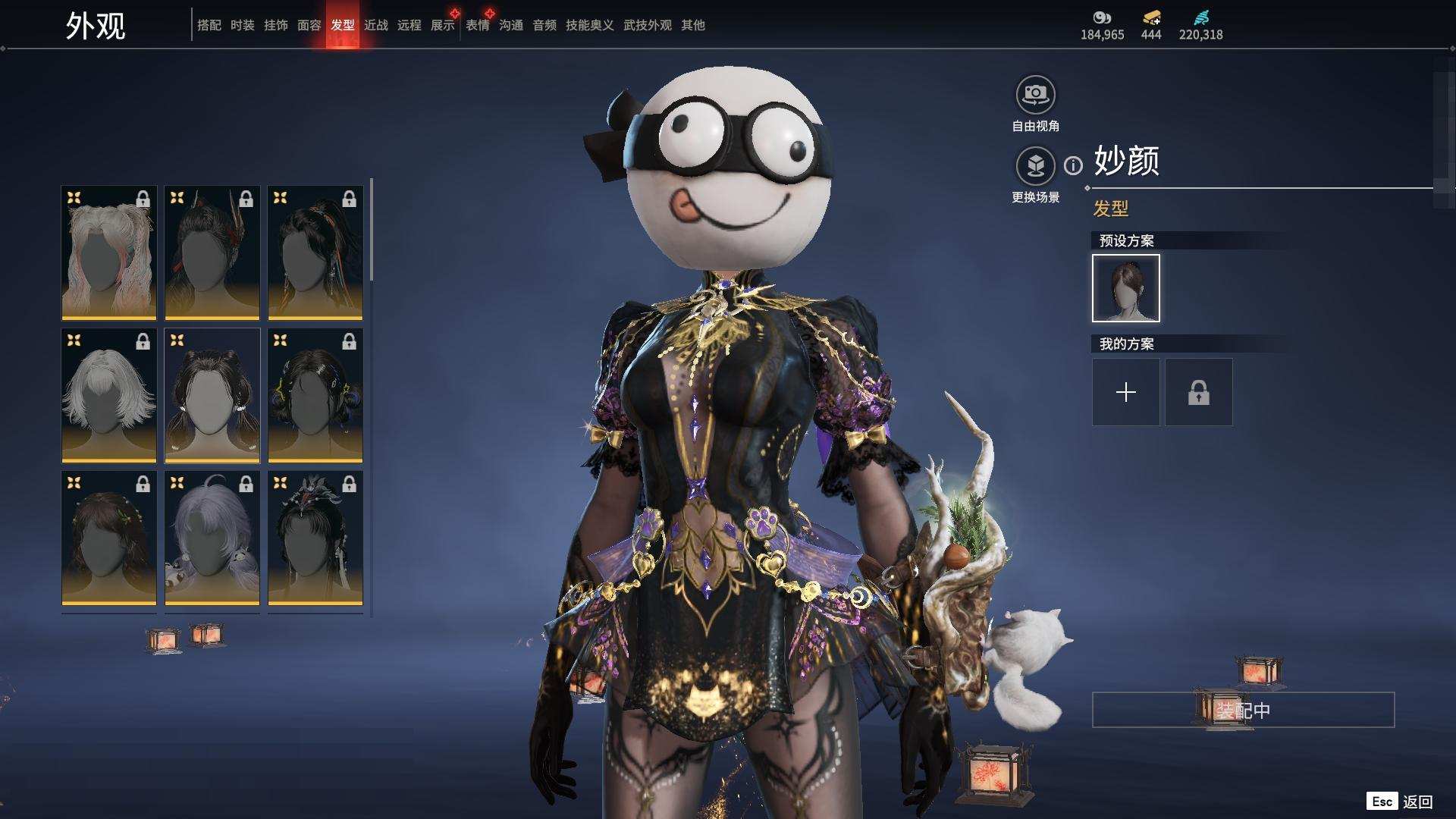Toggle 自由视角 camera button
The width and height of the screenshot is (1456, 819).
click(1035, 95)
